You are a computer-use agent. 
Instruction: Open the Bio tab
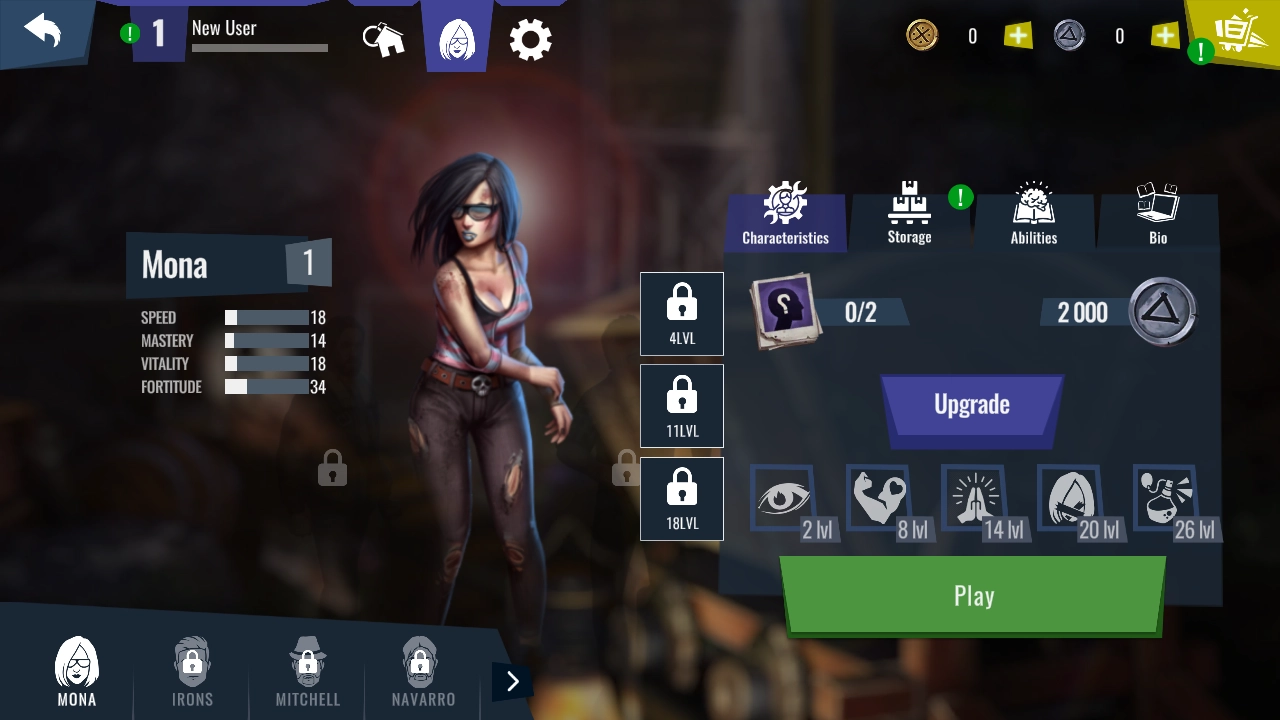coord(1158,215)
